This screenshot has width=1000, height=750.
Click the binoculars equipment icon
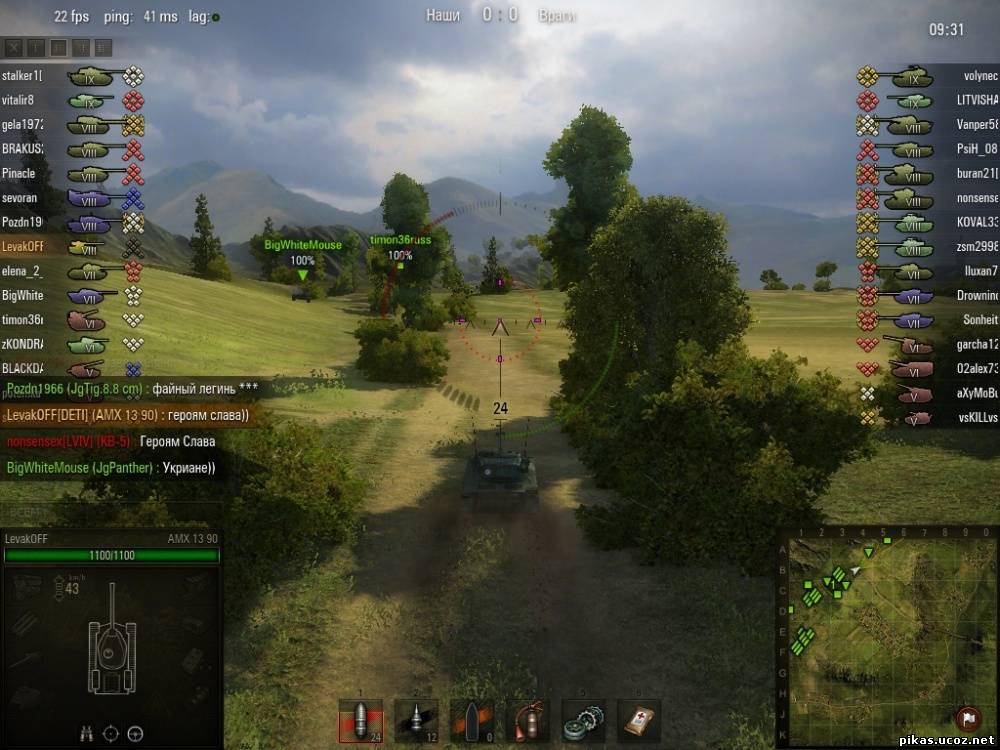87,734
